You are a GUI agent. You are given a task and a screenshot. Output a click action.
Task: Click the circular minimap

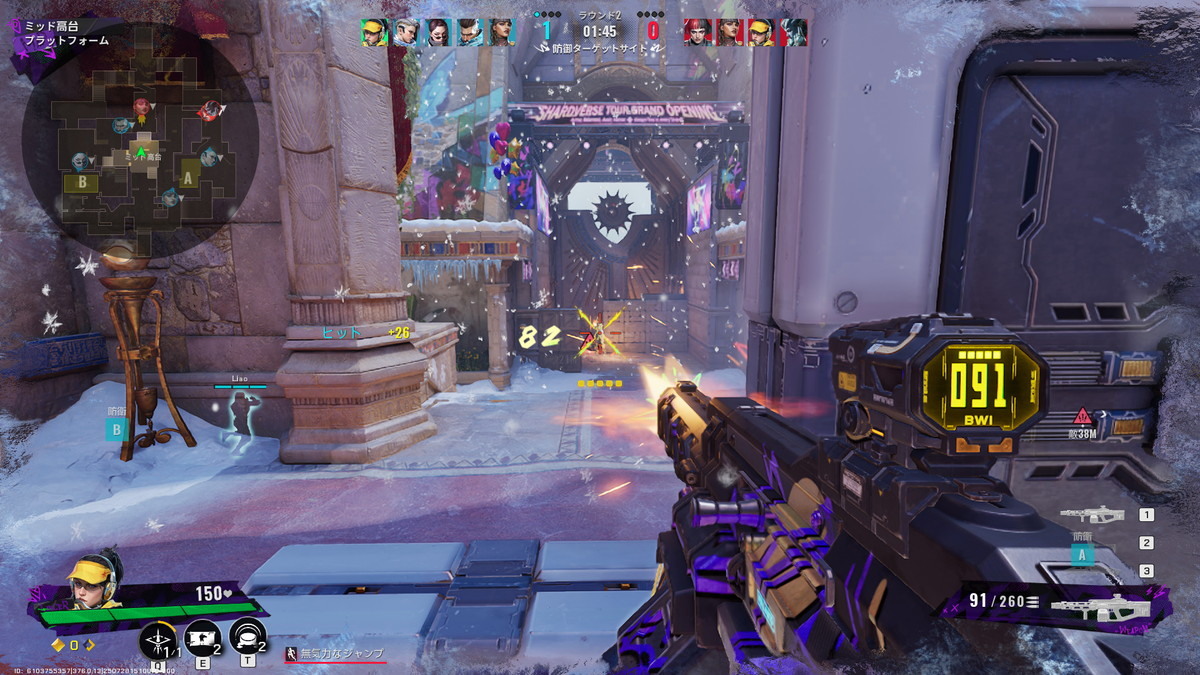(x=140, y=138)
